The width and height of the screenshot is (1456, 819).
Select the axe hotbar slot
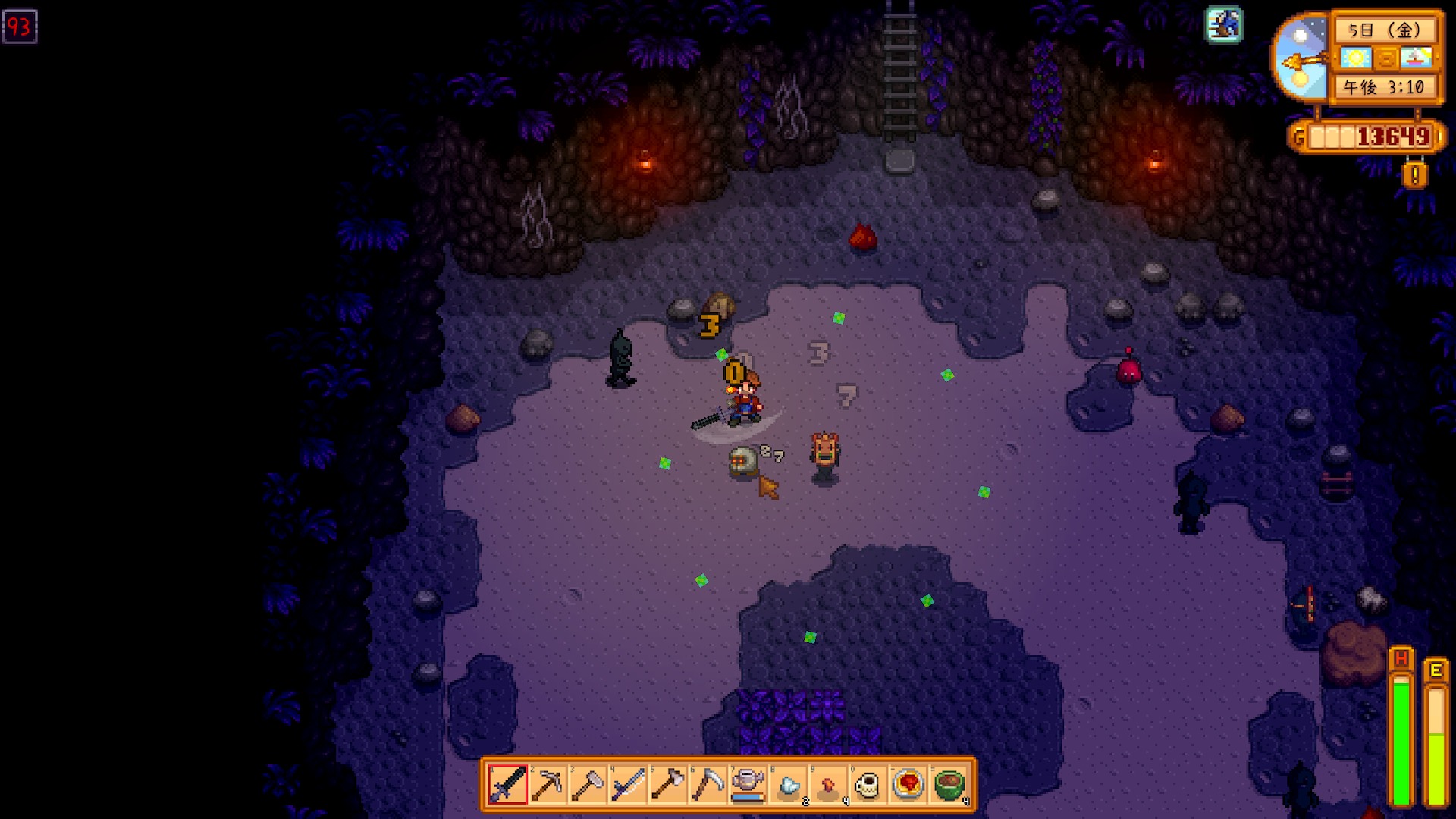click(x=668, y=784)
